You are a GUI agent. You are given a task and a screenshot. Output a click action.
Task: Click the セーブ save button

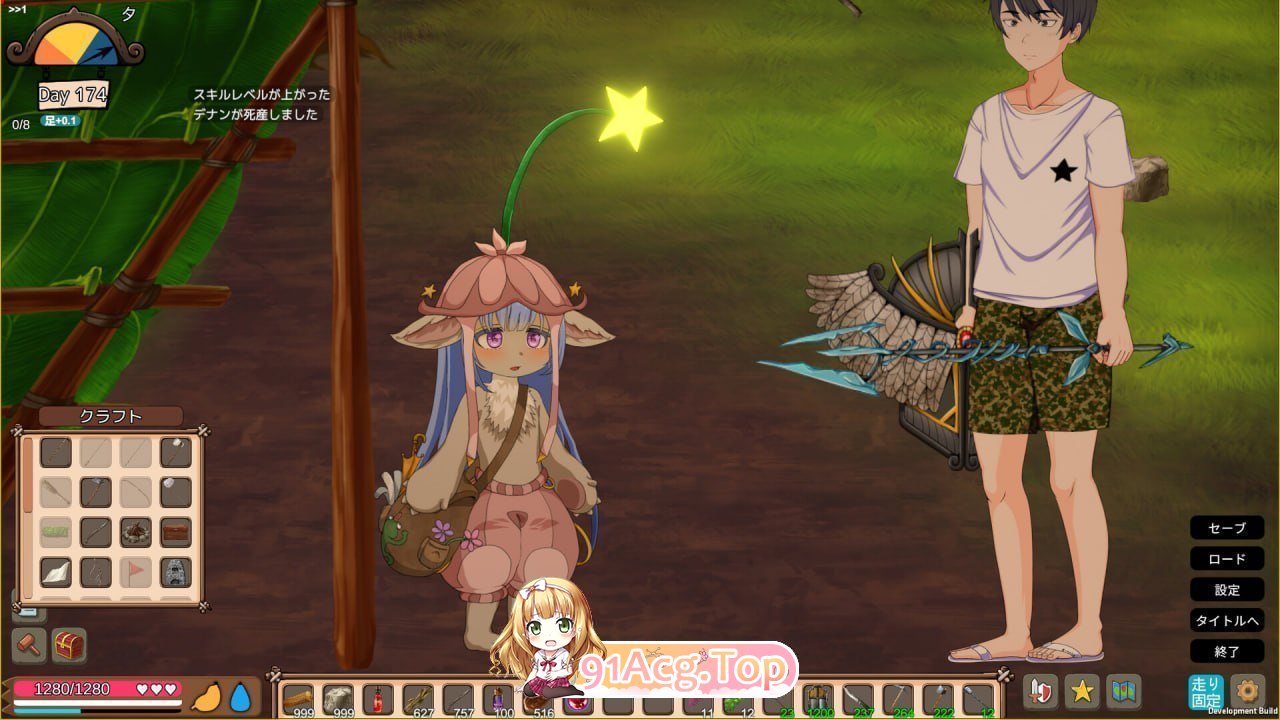pyautogui.click(x=1227, y=528)
